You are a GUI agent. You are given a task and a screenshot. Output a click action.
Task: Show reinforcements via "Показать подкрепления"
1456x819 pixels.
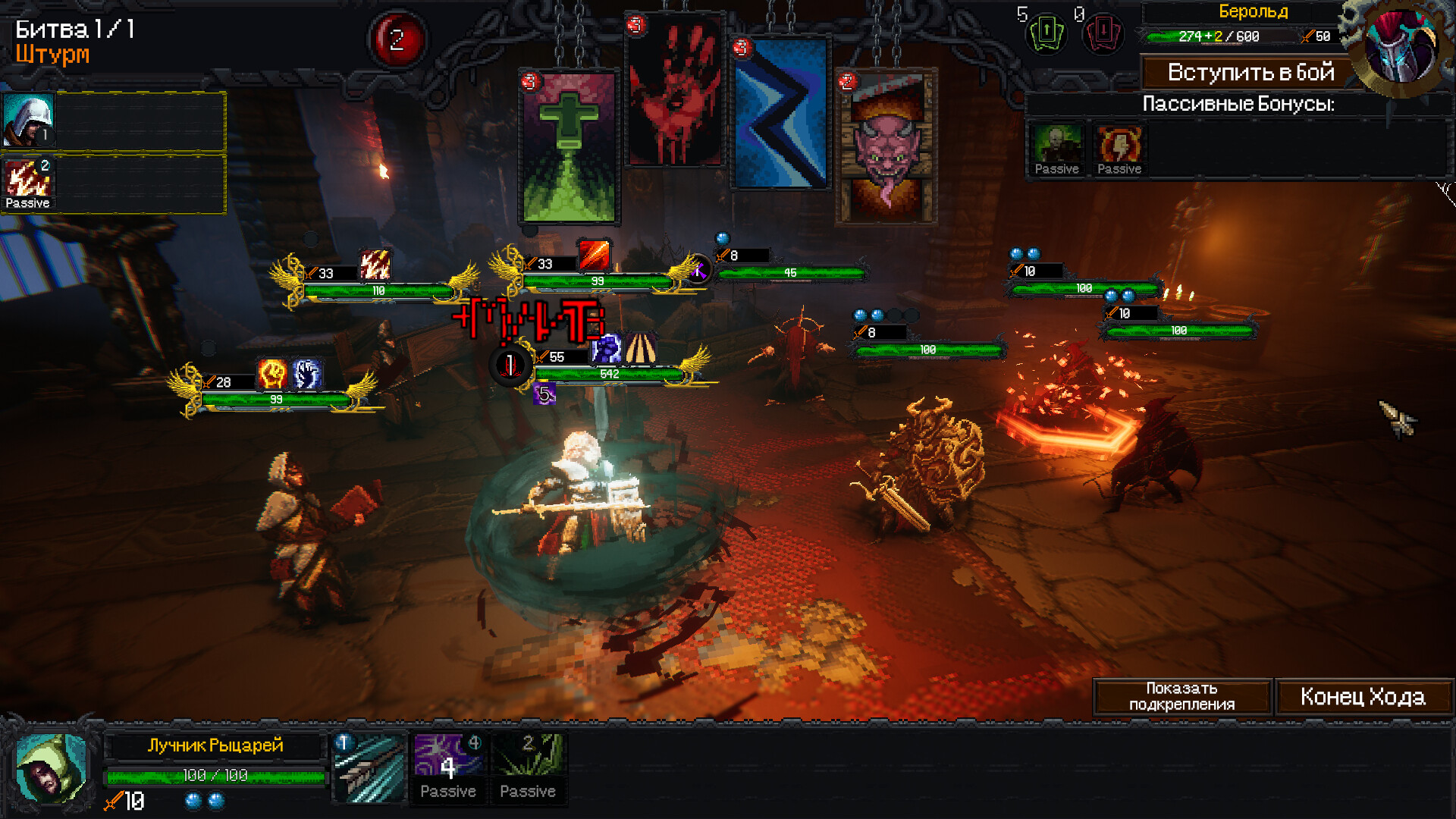pyautogui.click(x=1181, y=697)
